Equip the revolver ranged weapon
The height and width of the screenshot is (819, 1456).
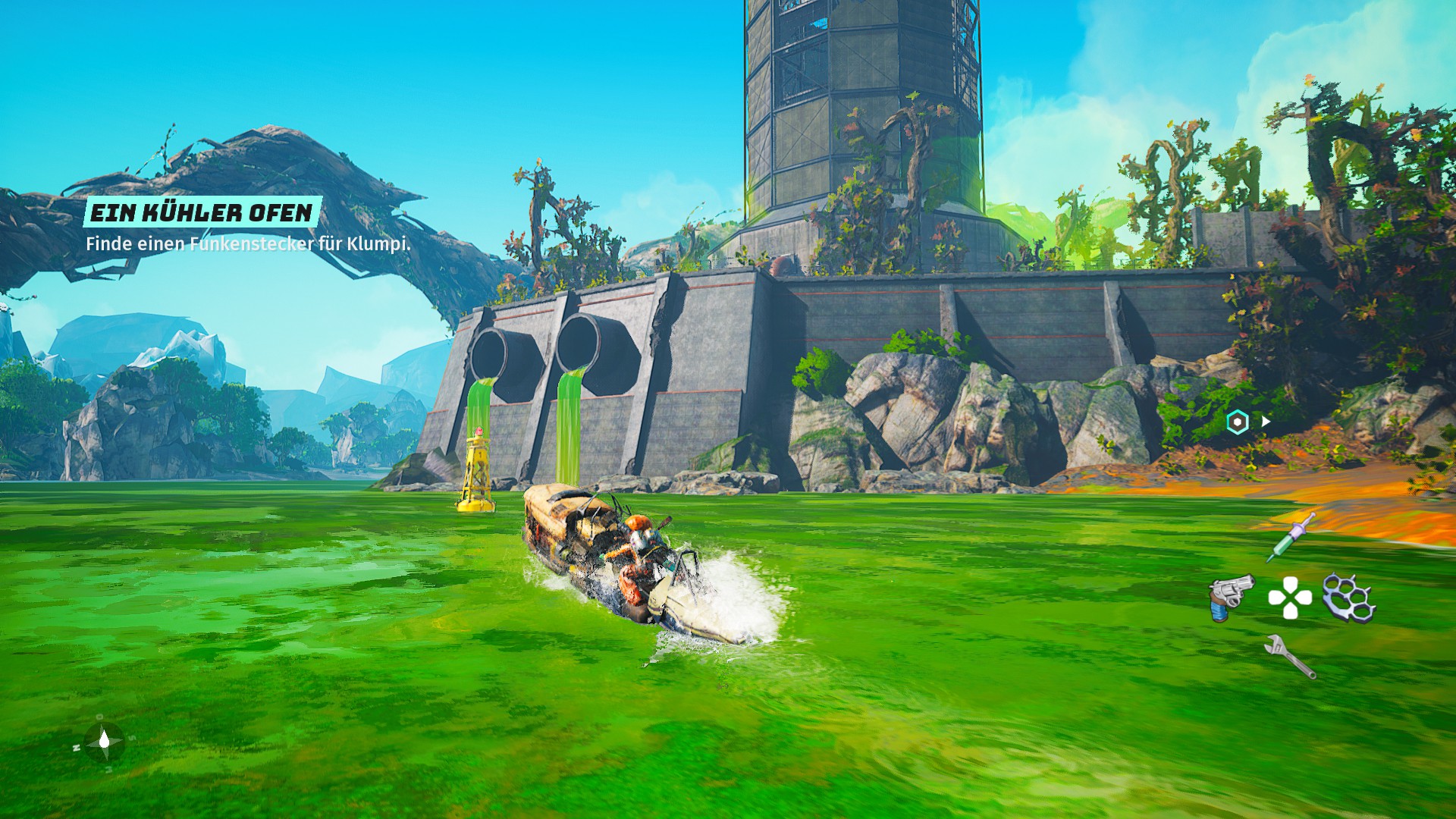coord(1231,597)
